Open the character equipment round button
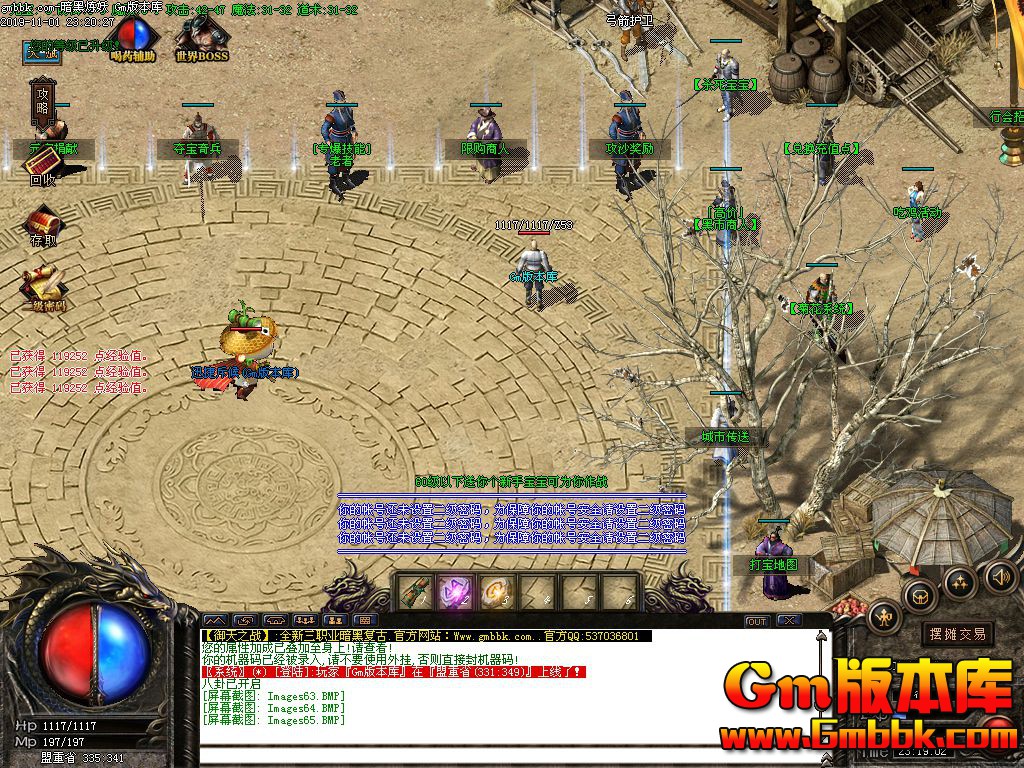1024x768 pixels. click(883, 617)
